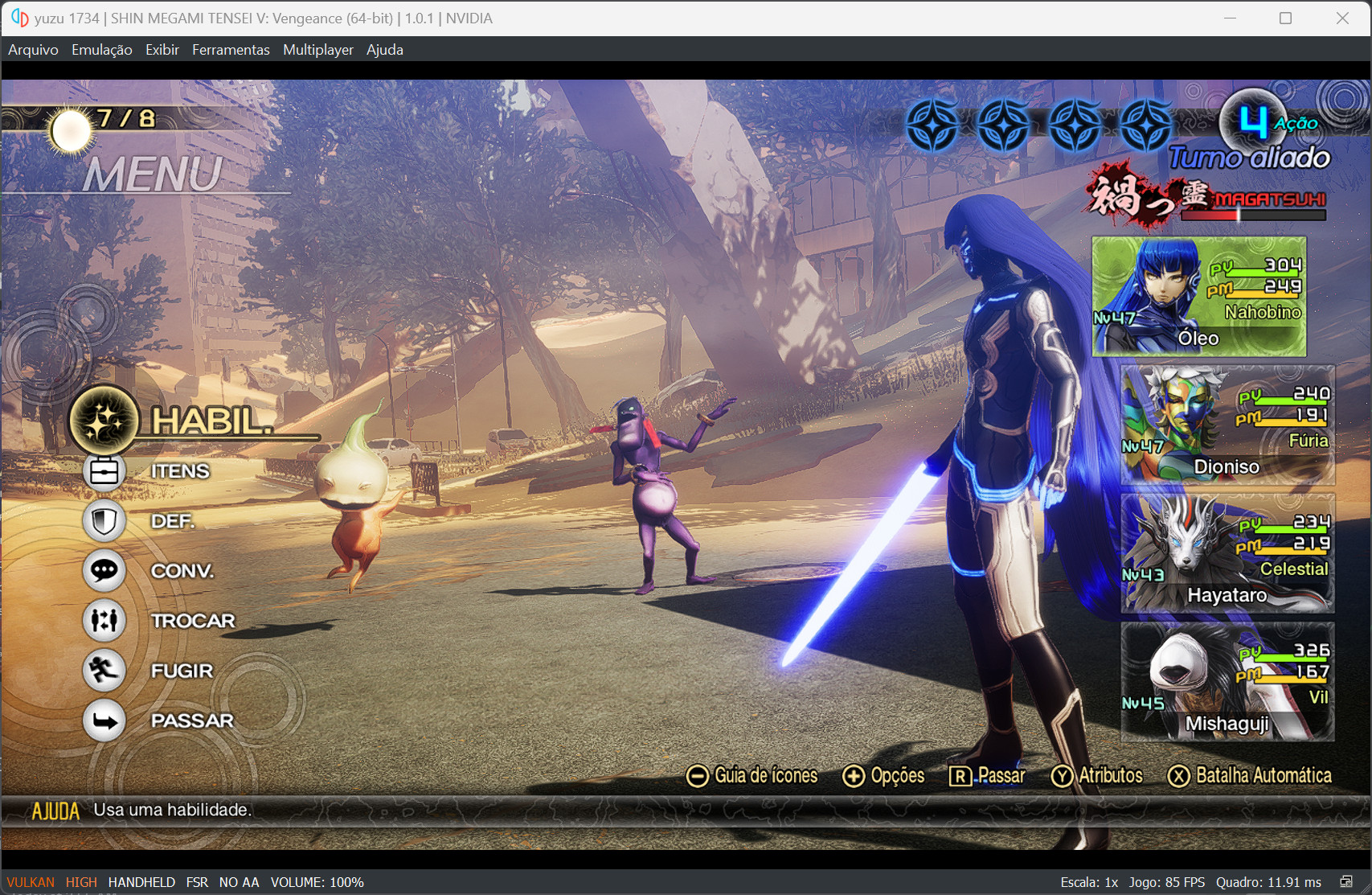This screenshot has width=1372, height=895.
Task: Open the Emulação menu
Action: (x=101, y=49)
